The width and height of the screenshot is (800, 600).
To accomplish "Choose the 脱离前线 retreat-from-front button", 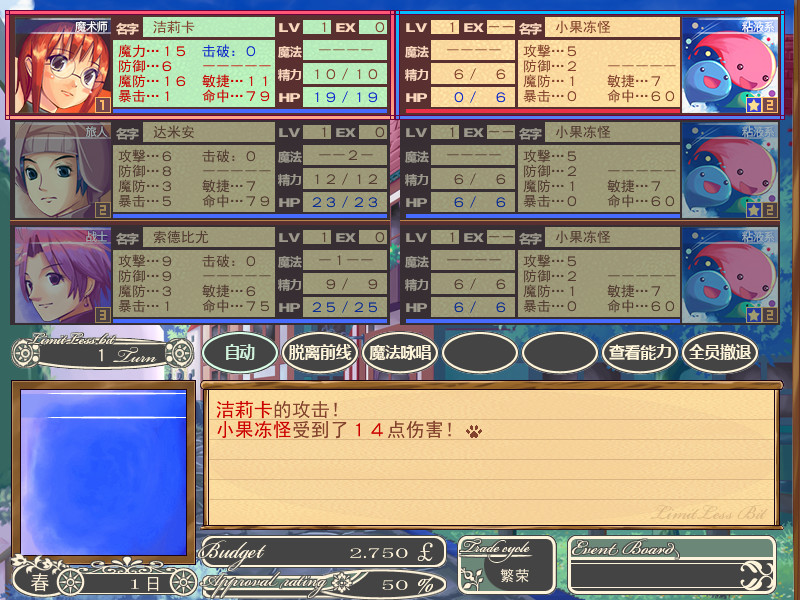I will [320, 352].
